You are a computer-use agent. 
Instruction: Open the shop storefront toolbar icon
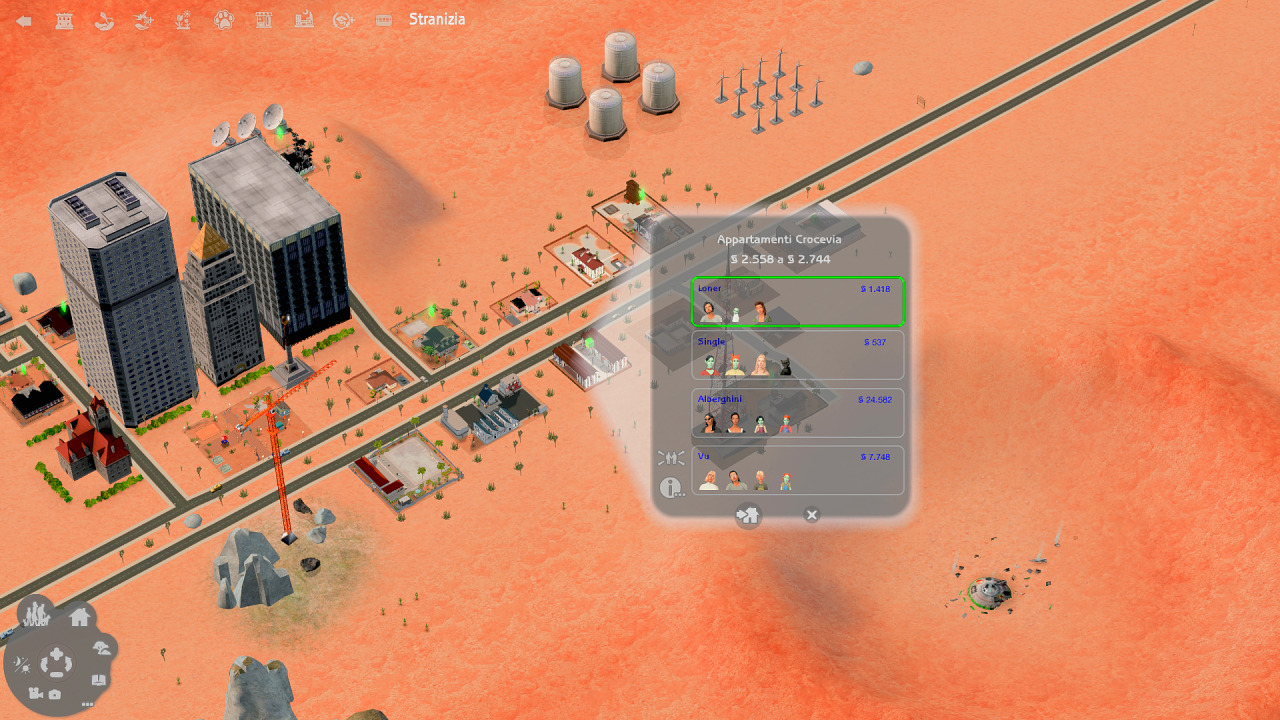click(x=264, y=20)
